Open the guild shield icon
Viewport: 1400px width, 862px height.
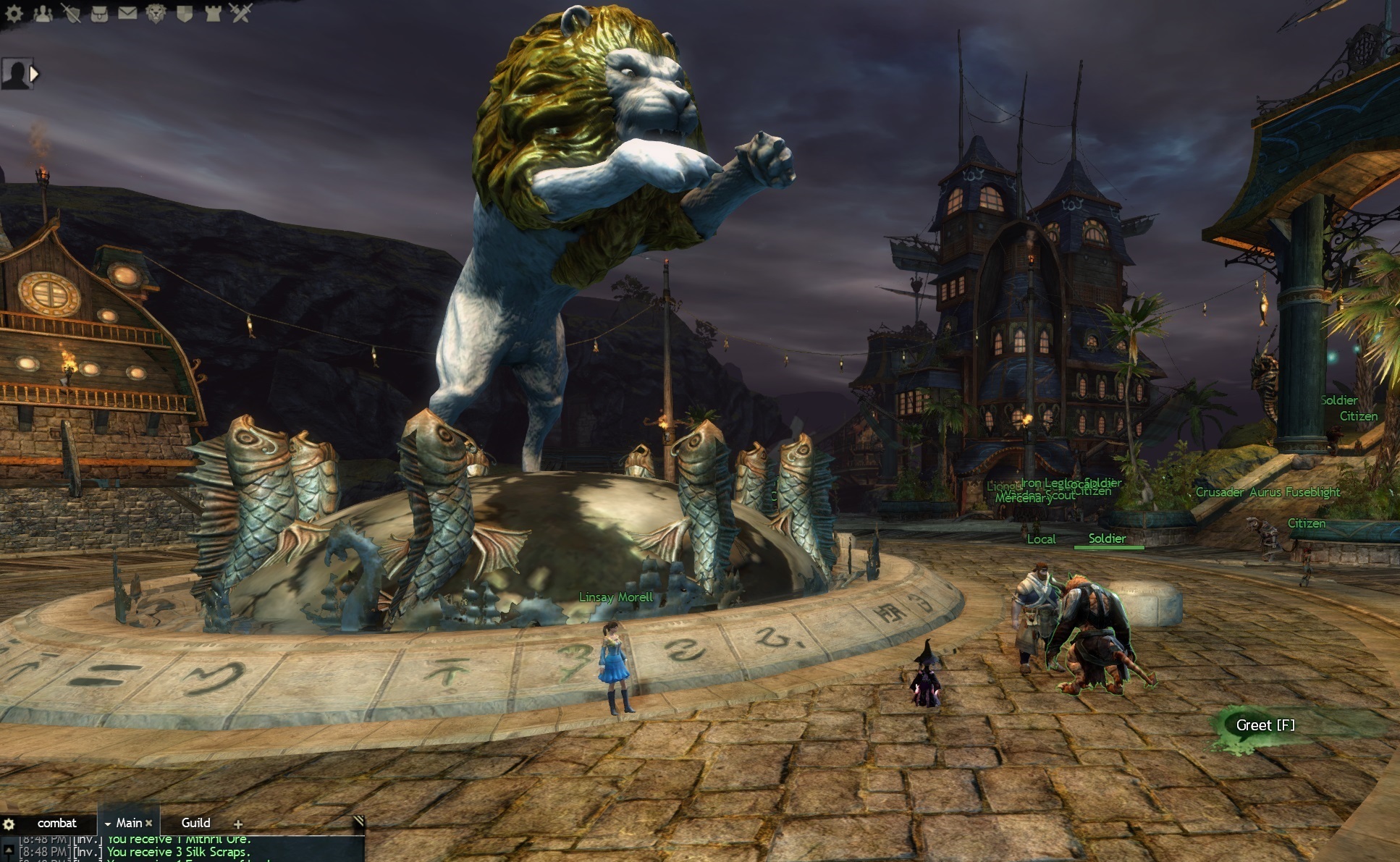[x=184, y=12]
